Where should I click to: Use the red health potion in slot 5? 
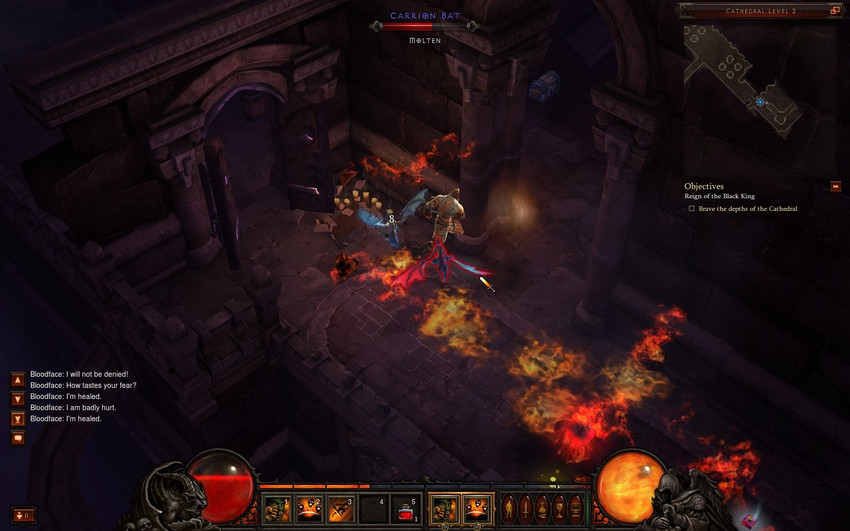pos(405,508)
